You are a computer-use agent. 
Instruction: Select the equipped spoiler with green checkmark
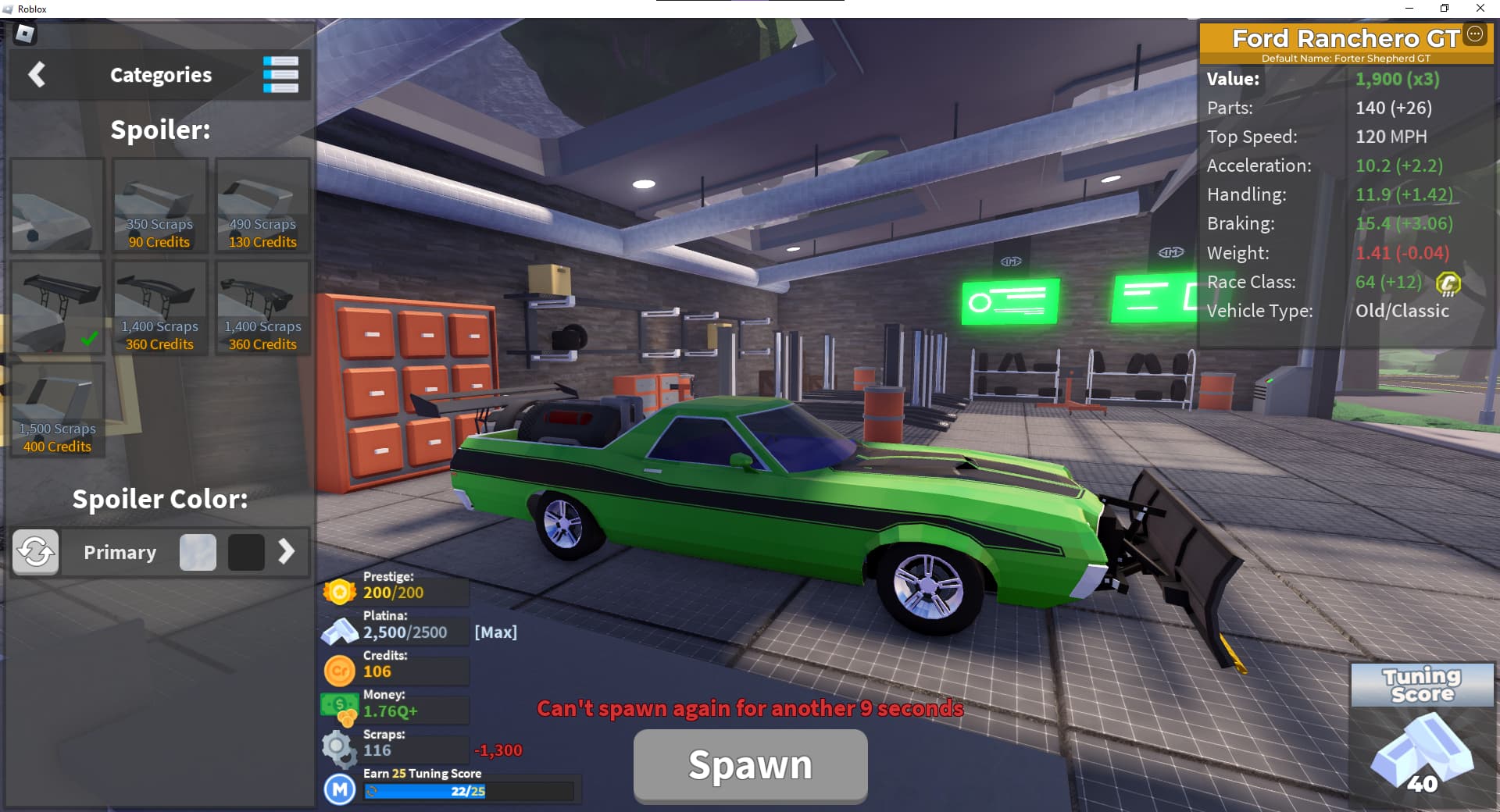point(57,308)
